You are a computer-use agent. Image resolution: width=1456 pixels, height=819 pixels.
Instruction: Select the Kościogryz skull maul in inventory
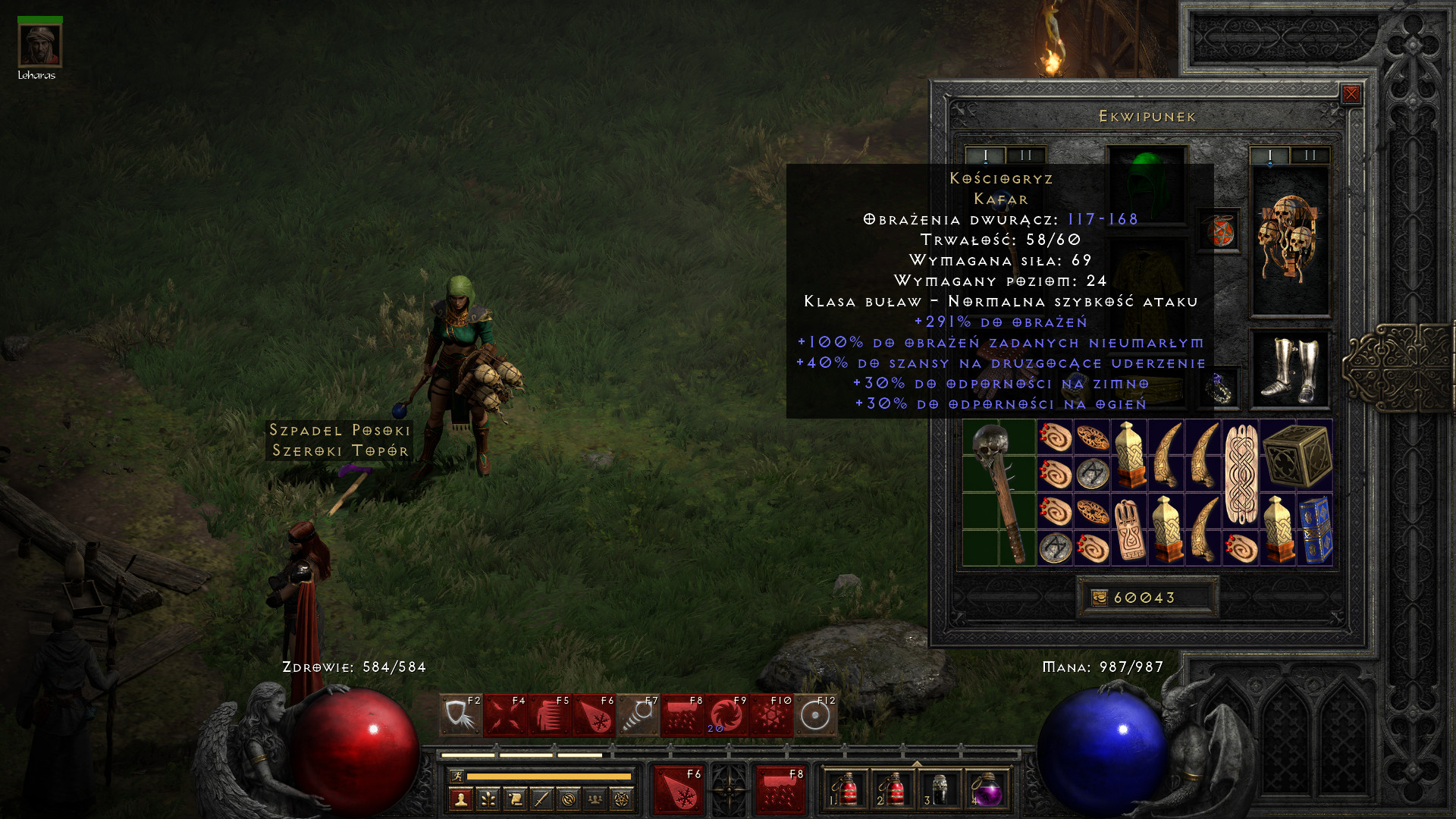point(999,493)
